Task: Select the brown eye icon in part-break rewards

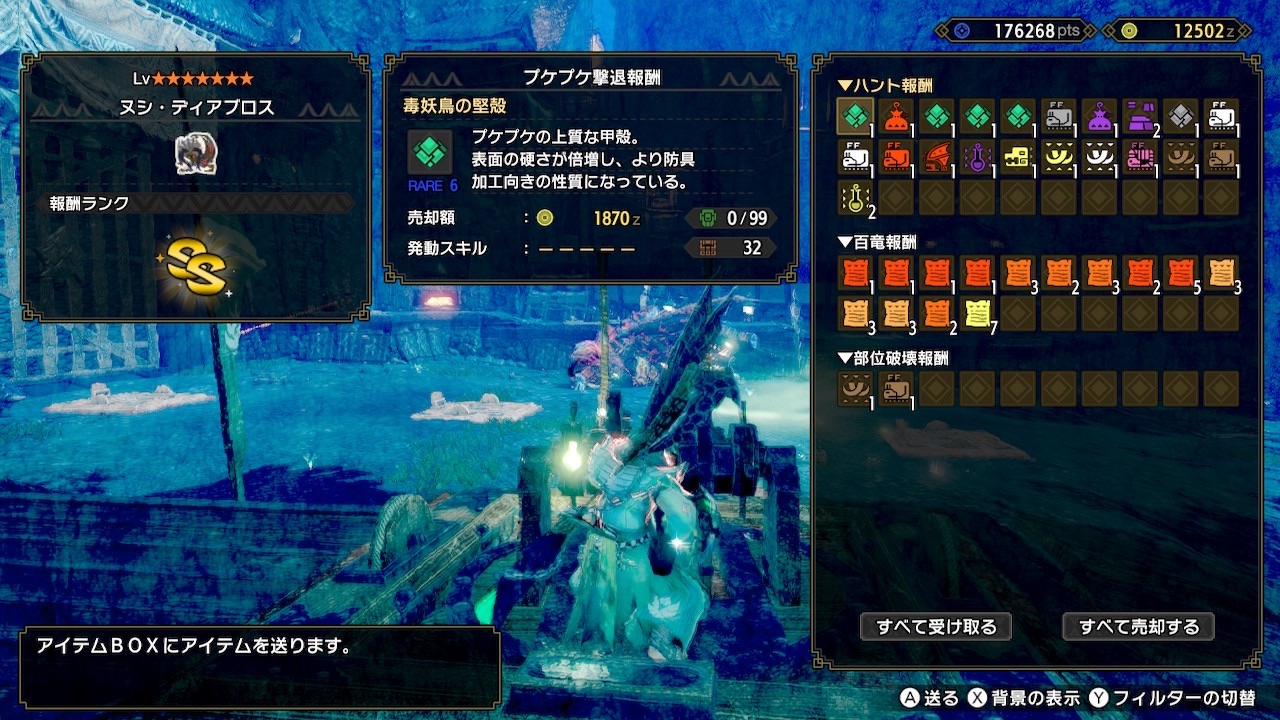Action: [x=855, y=388]
